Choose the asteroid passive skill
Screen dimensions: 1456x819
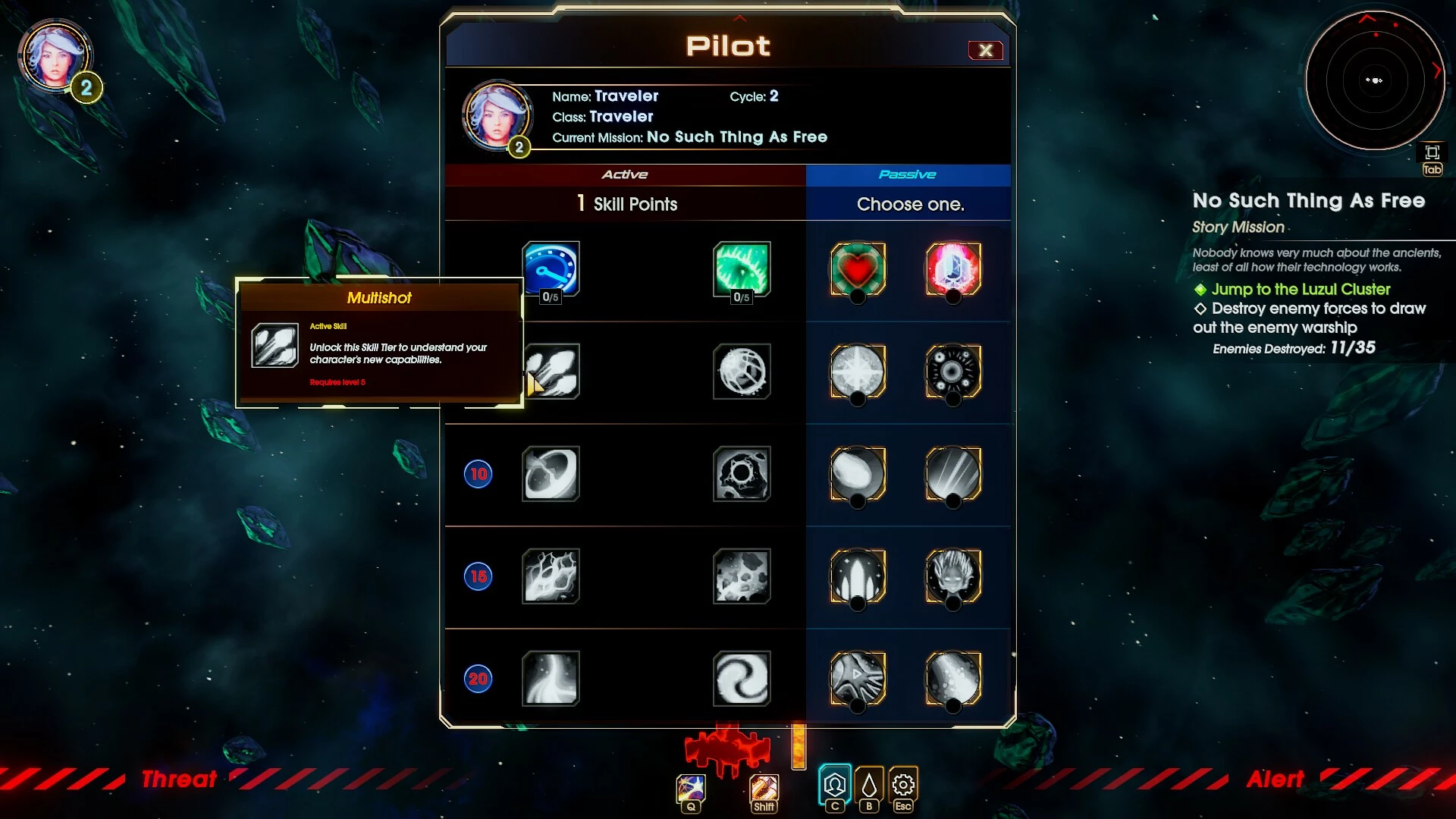[x=858, y=474]
